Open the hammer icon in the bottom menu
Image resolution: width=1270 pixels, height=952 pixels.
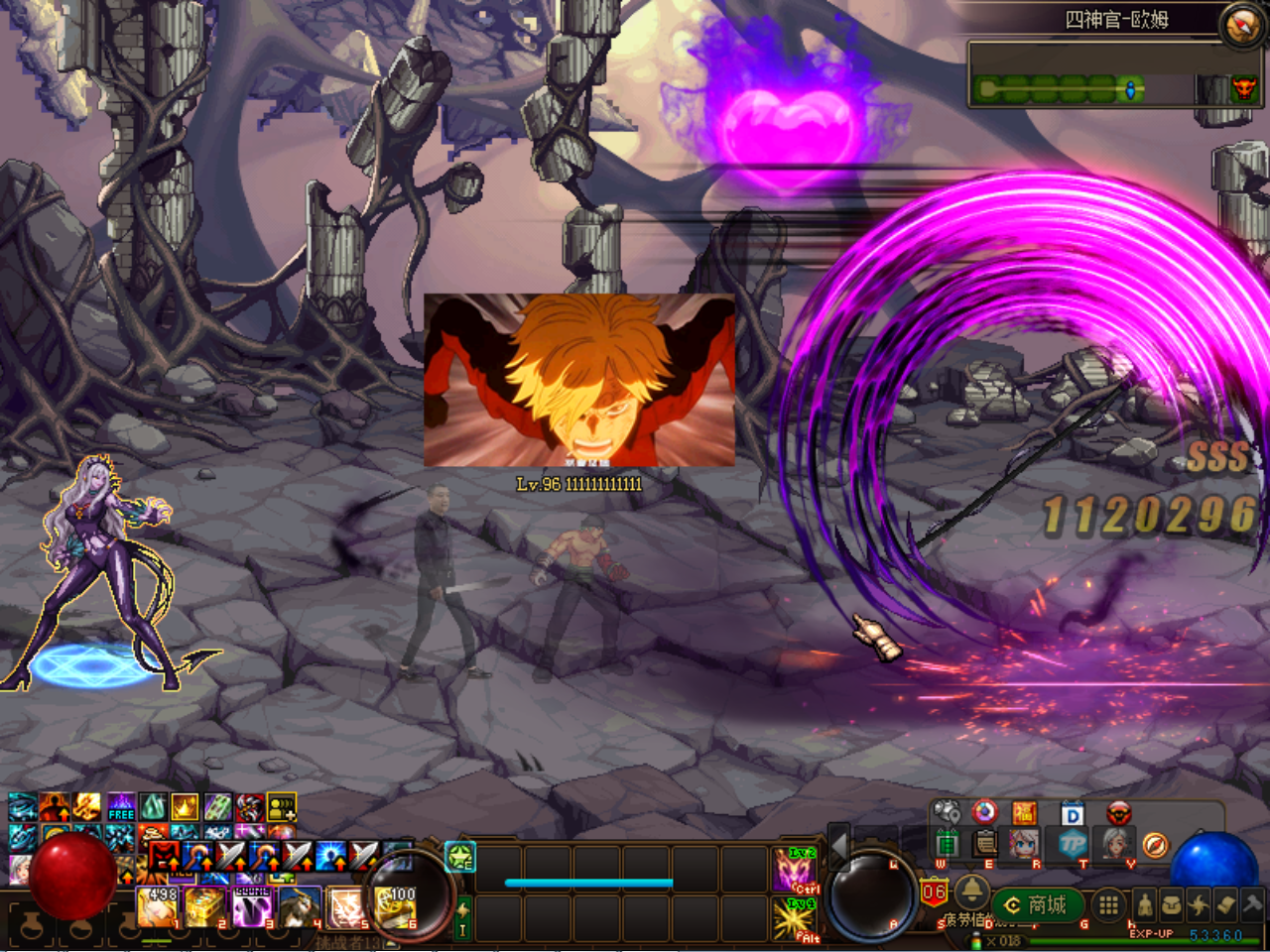click(1251, 904)
